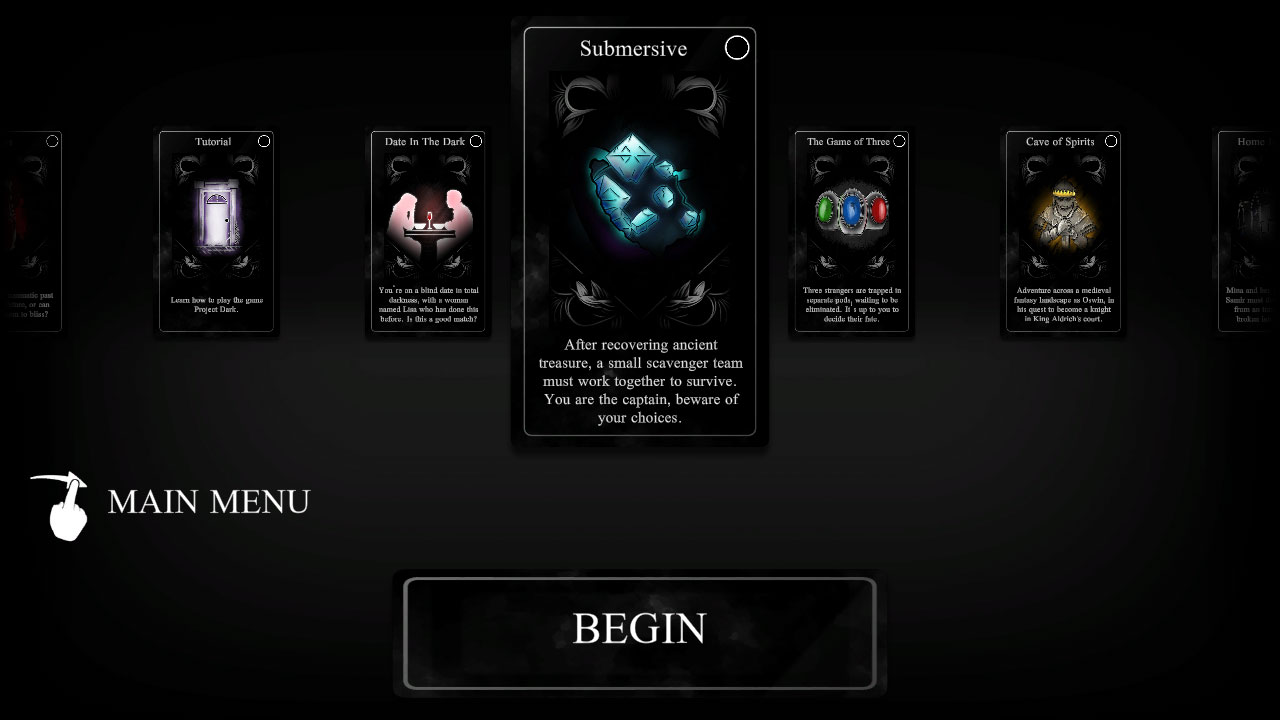The height and width of the screenshot is (720, 1280).
Task: Select the circle on the Cave of Spirits card
Action: click(1110, 141)
